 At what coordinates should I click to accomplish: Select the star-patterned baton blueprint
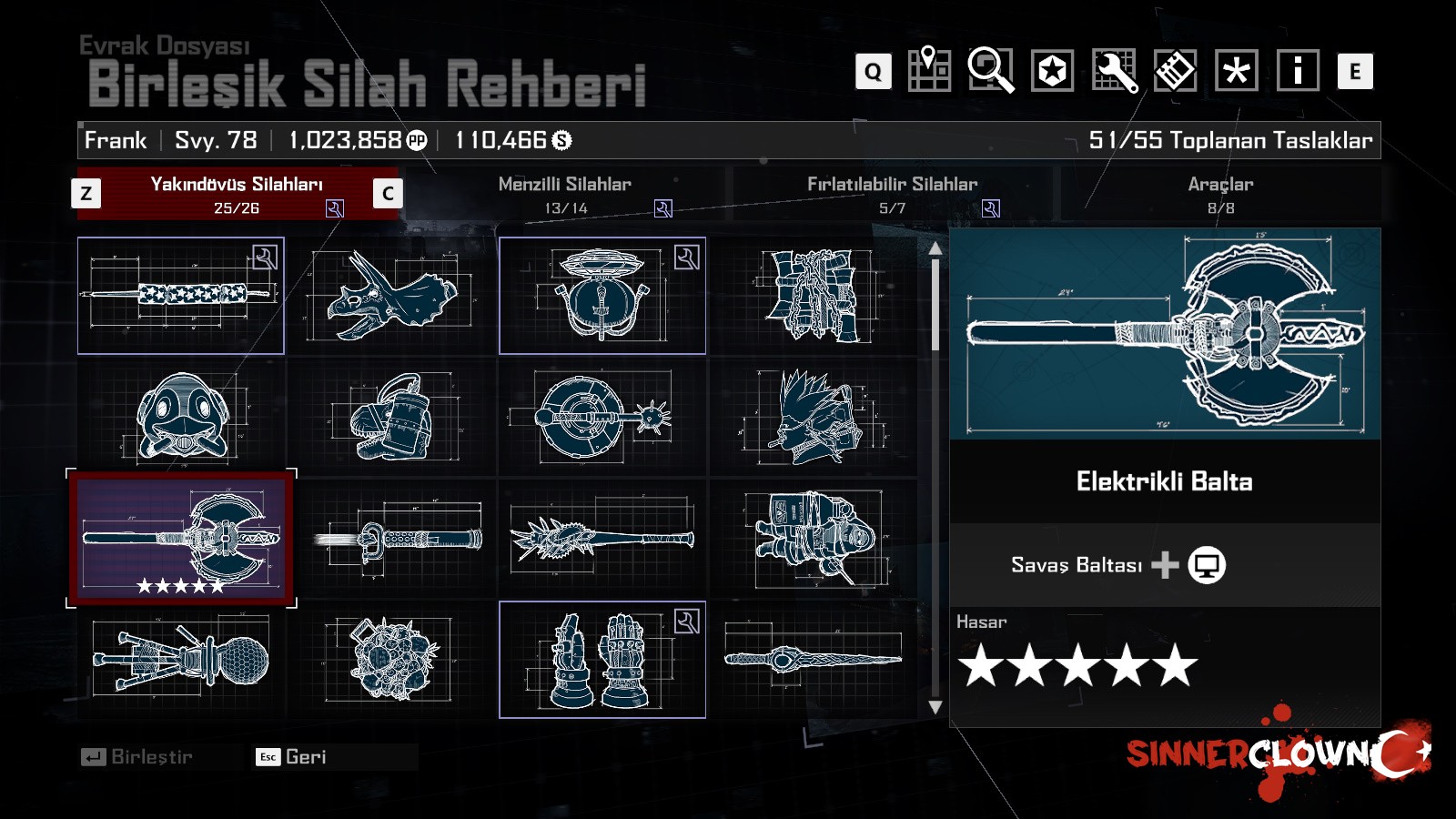tap(181, 296)
